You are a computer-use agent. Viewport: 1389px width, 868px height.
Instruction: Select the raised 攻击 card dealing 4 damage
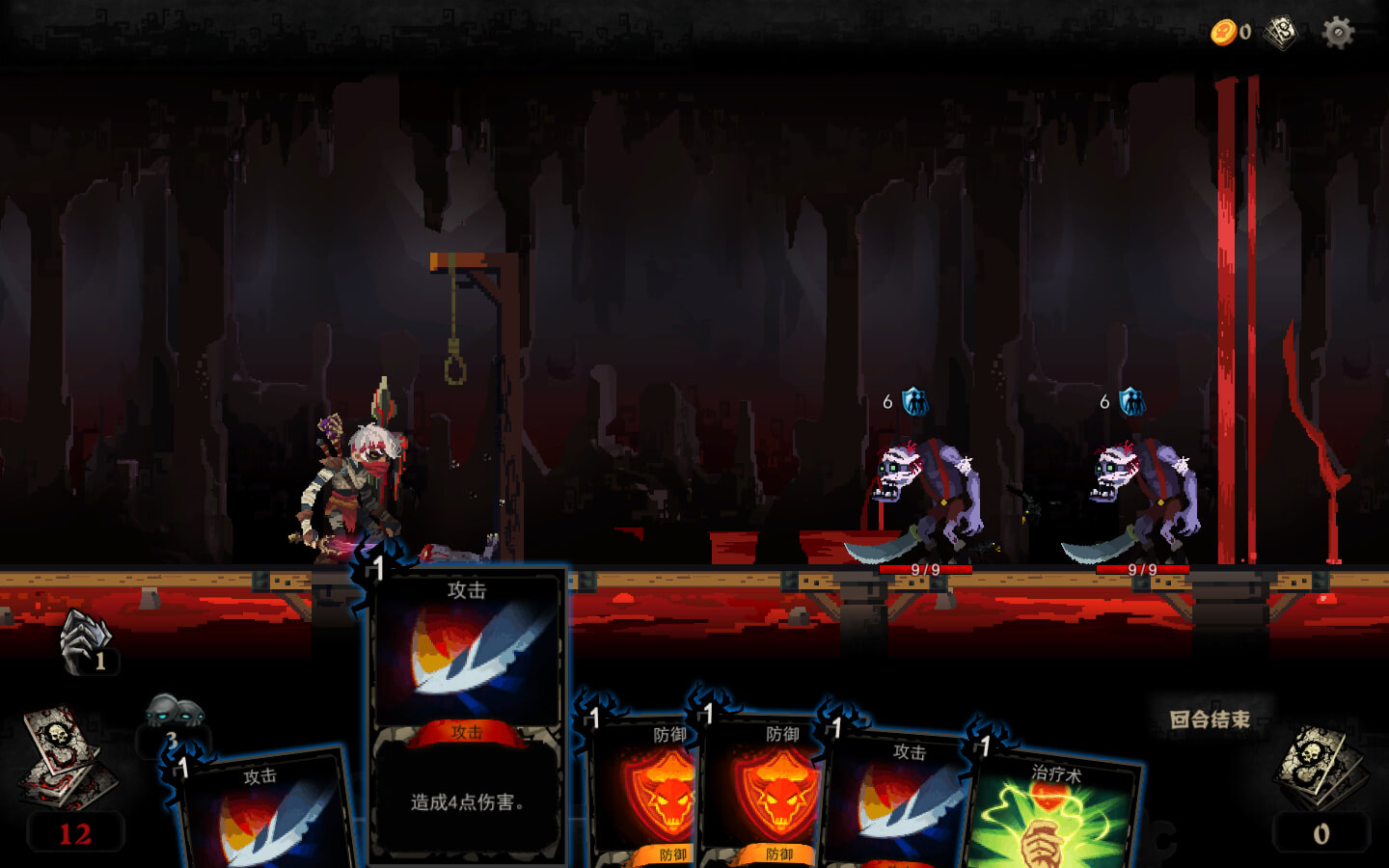(467, 714)
